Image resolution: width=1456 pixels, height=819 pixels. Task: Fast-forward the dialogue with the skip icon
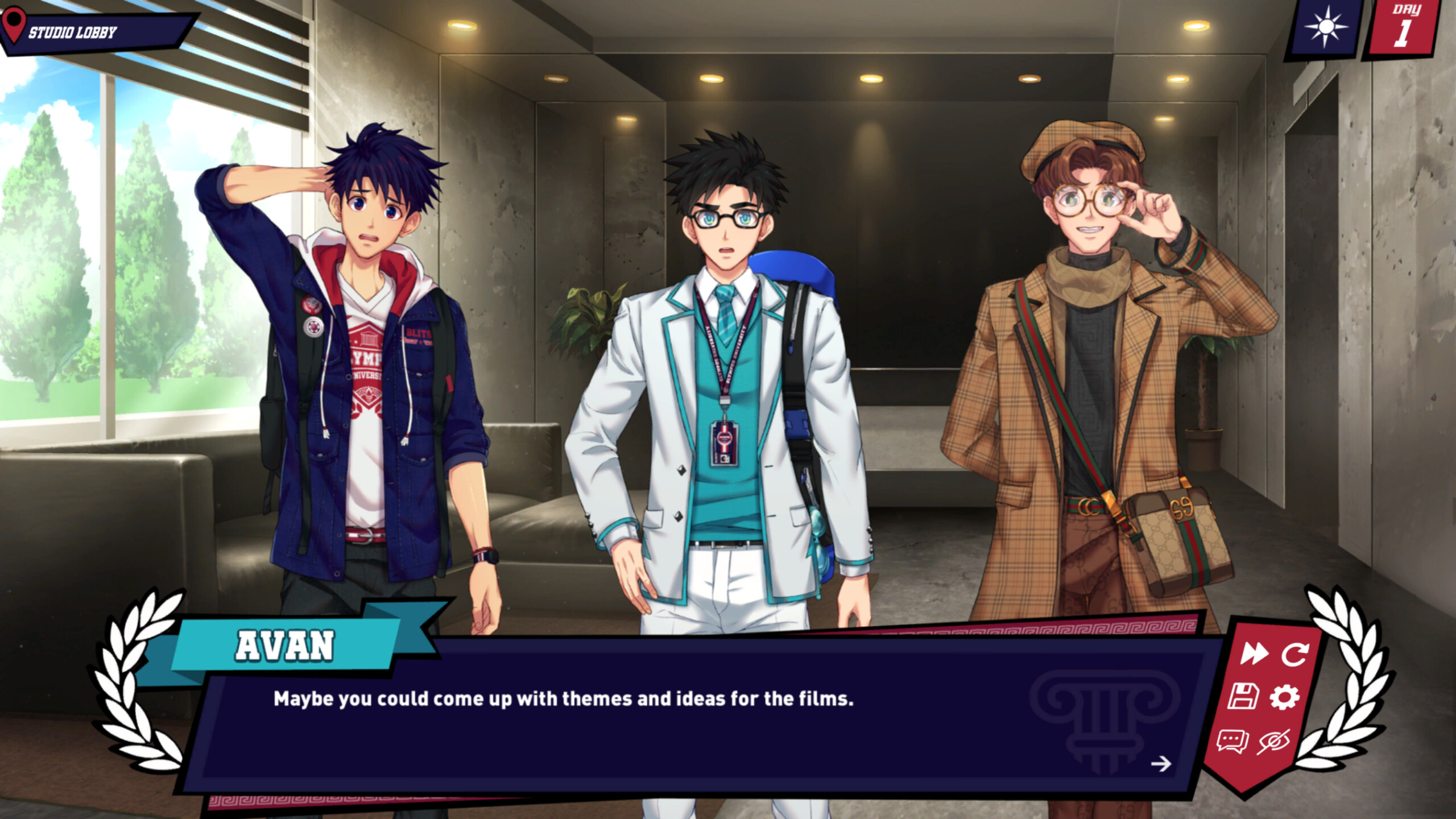click(x=1253, y=653)
